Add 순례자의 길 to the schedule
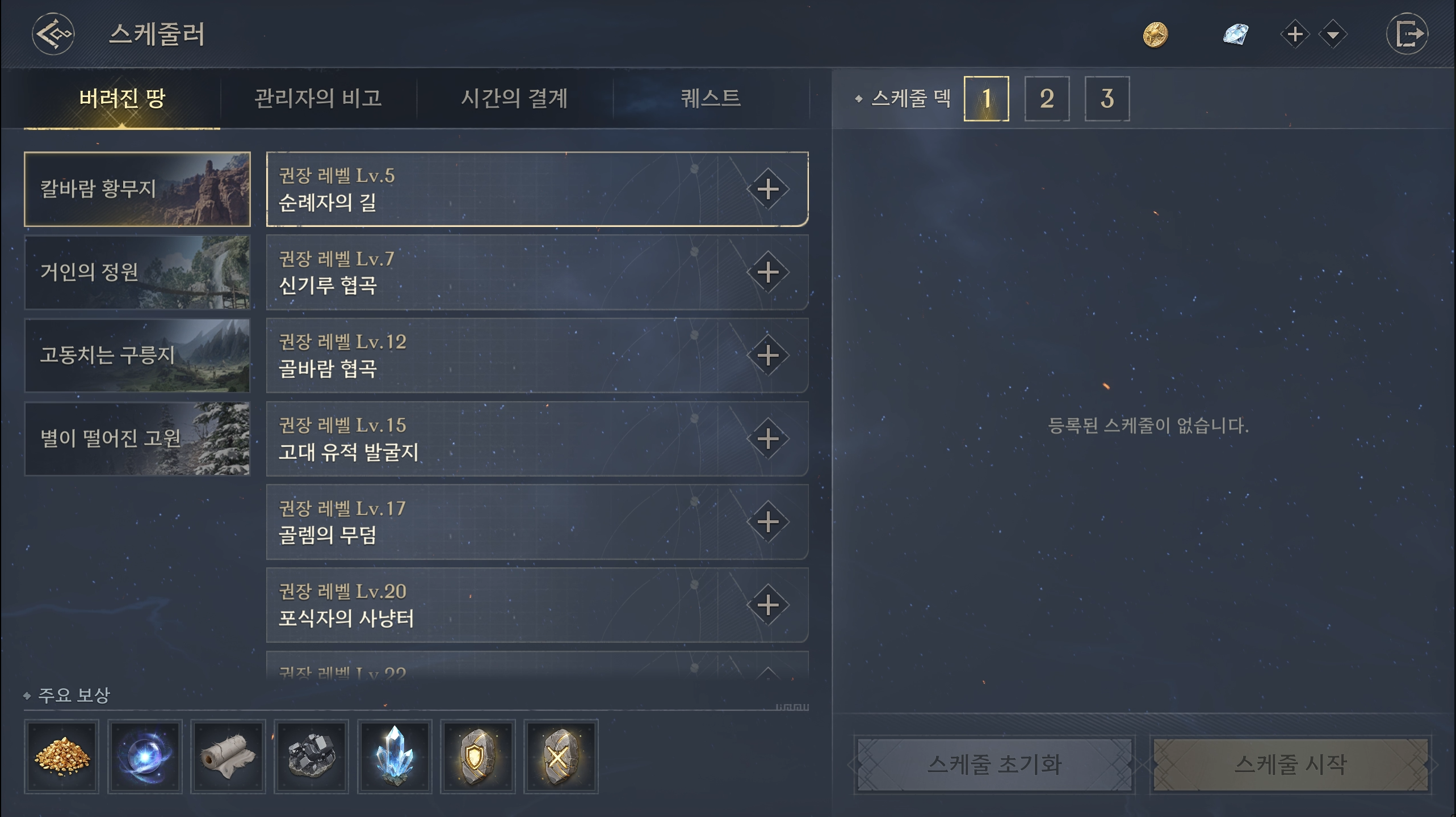 point(767,189)
